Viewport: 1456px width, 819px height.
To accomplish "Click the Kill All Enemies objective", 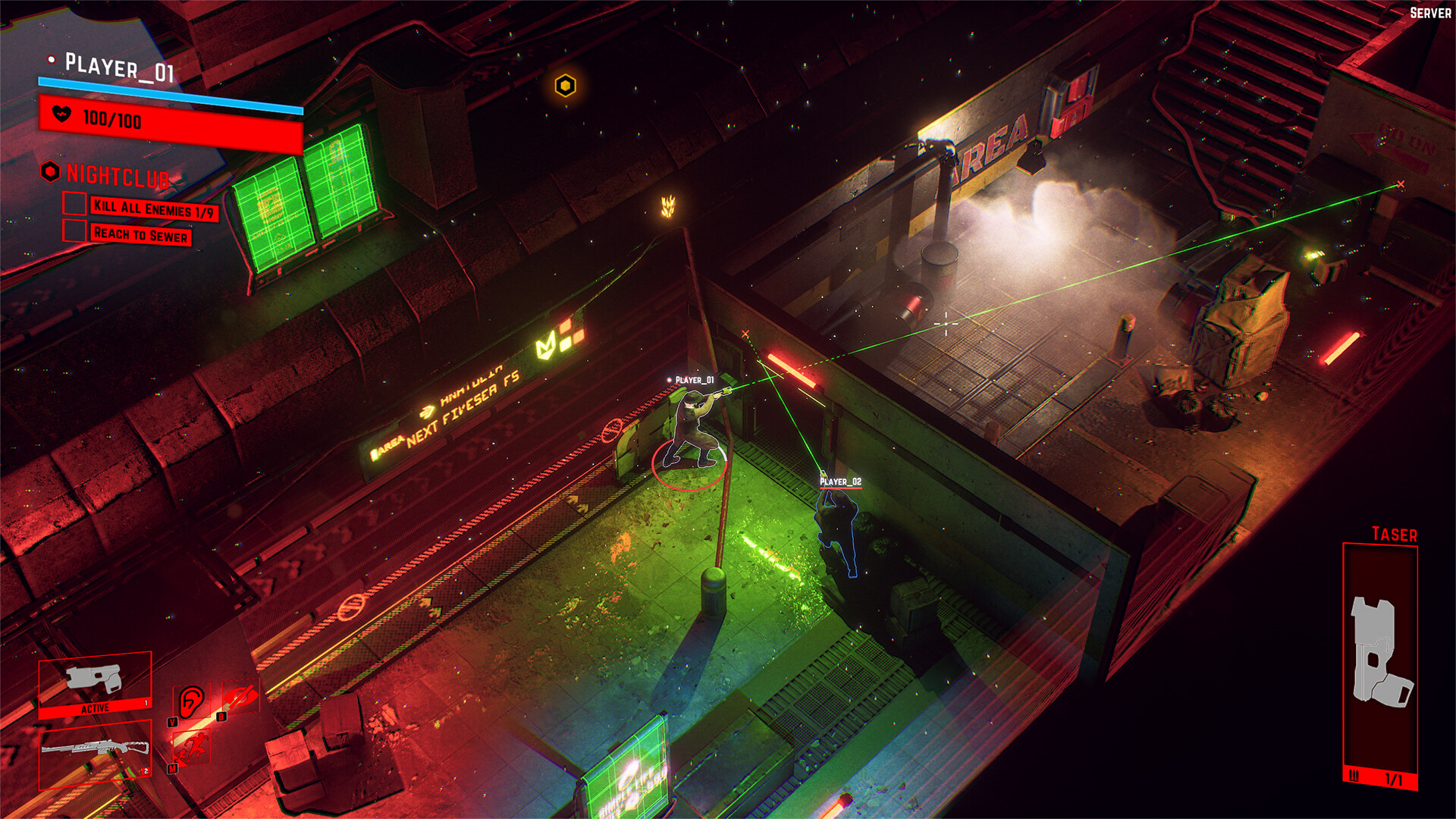I will coord(154,209).
